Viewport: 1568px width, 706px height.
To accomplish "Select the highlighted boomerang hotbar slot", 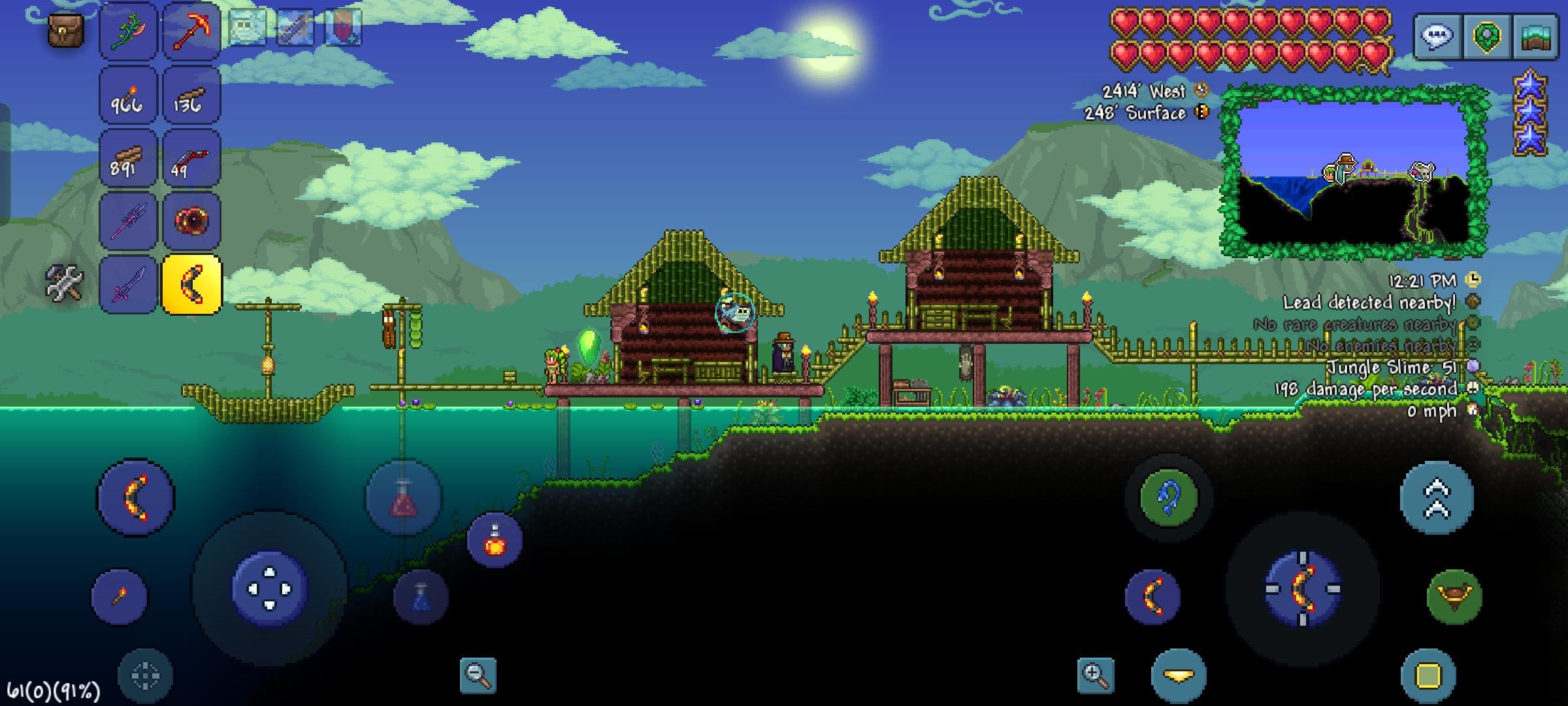I will click(191, 284).
